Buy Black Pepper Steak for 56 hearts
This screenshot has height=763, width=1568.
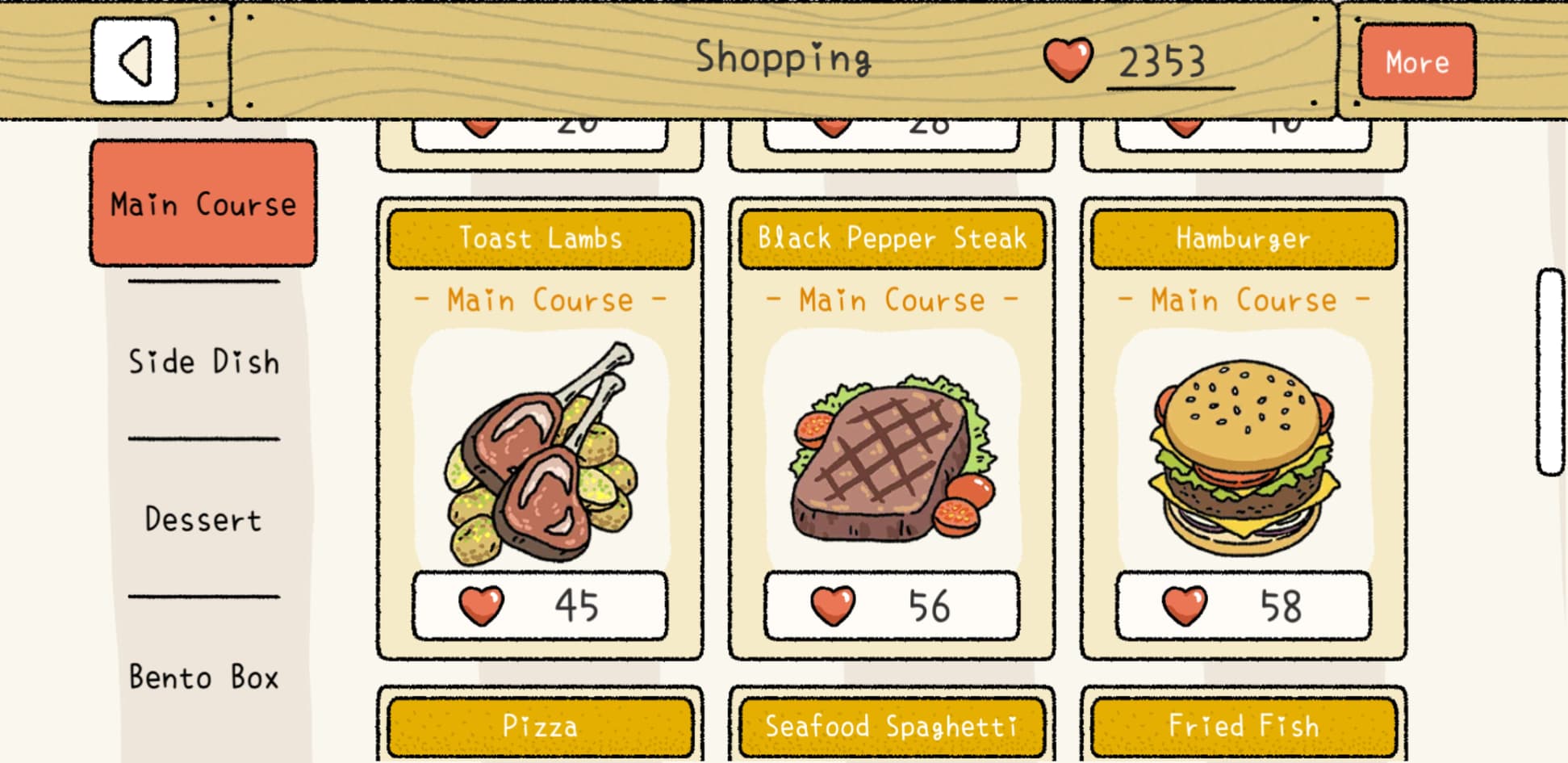click(892, 606)
